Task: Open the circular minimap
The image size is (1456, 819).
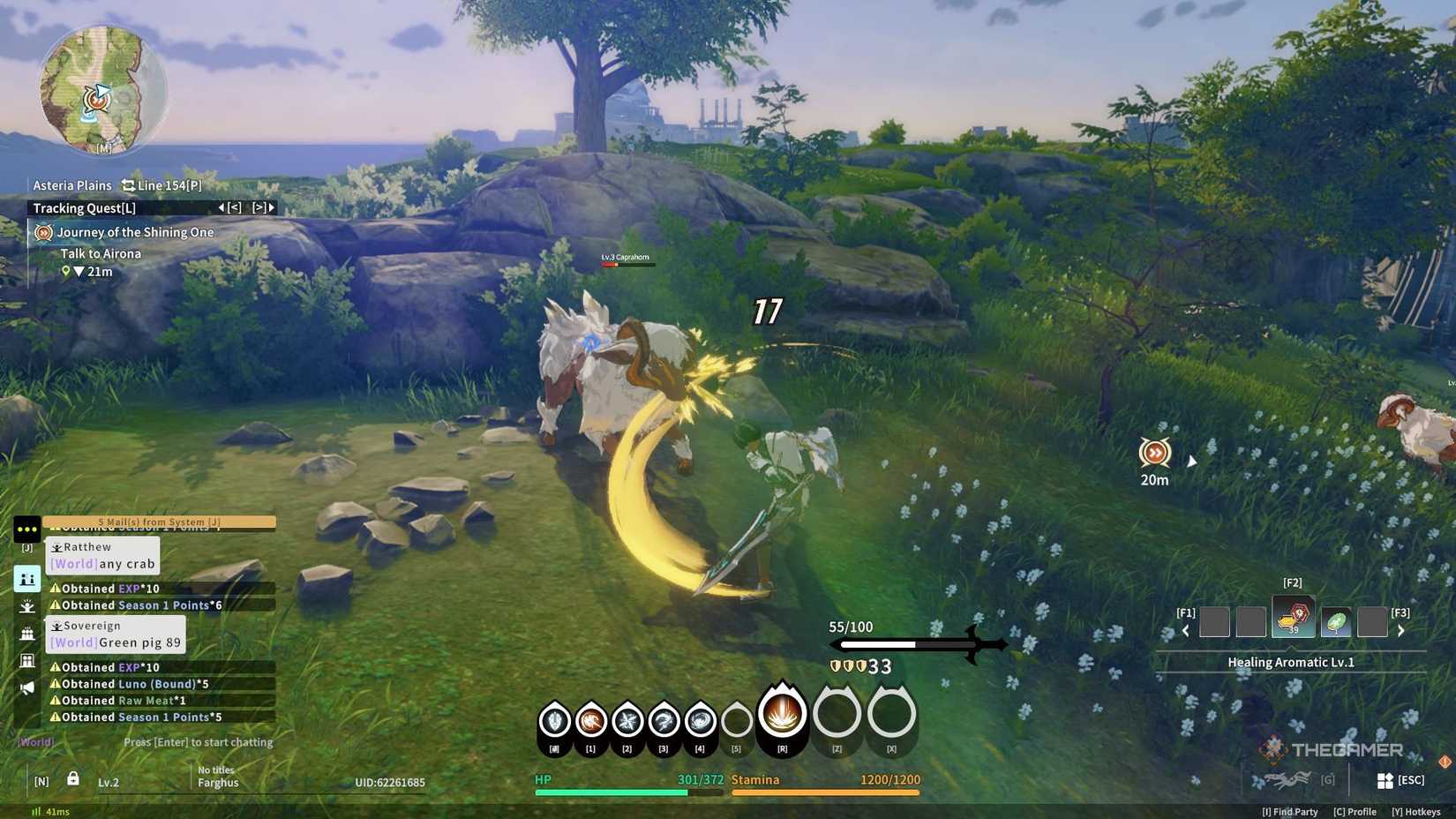Action: 102,88
